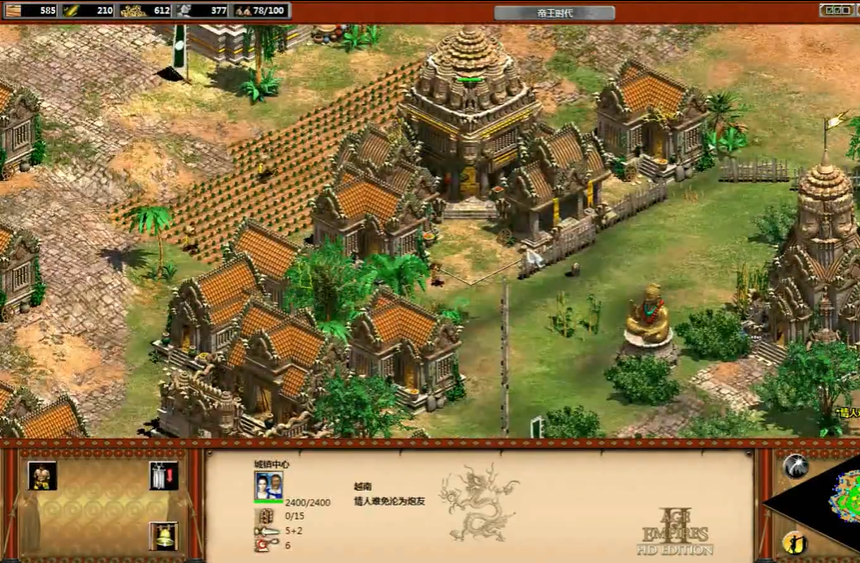Open the top-right menu button
The image size is (860, 563).
838,10
